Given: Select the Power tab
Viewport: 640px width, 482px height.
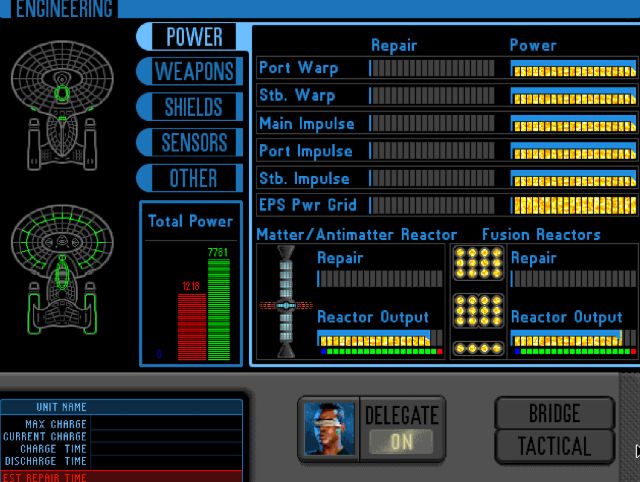Looking at the screenshot, I should 194,37.
